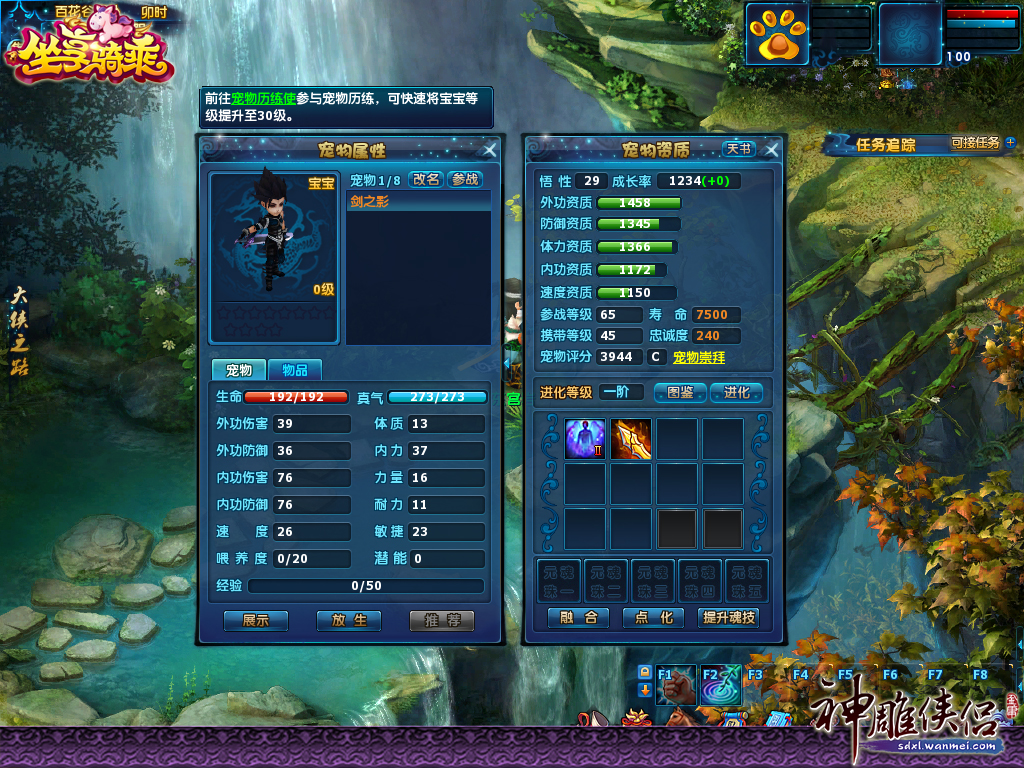Viewport: 1024px width, 768px height.
Task: Open the 天书 button in aptitude panel
Action: point(739,149)
